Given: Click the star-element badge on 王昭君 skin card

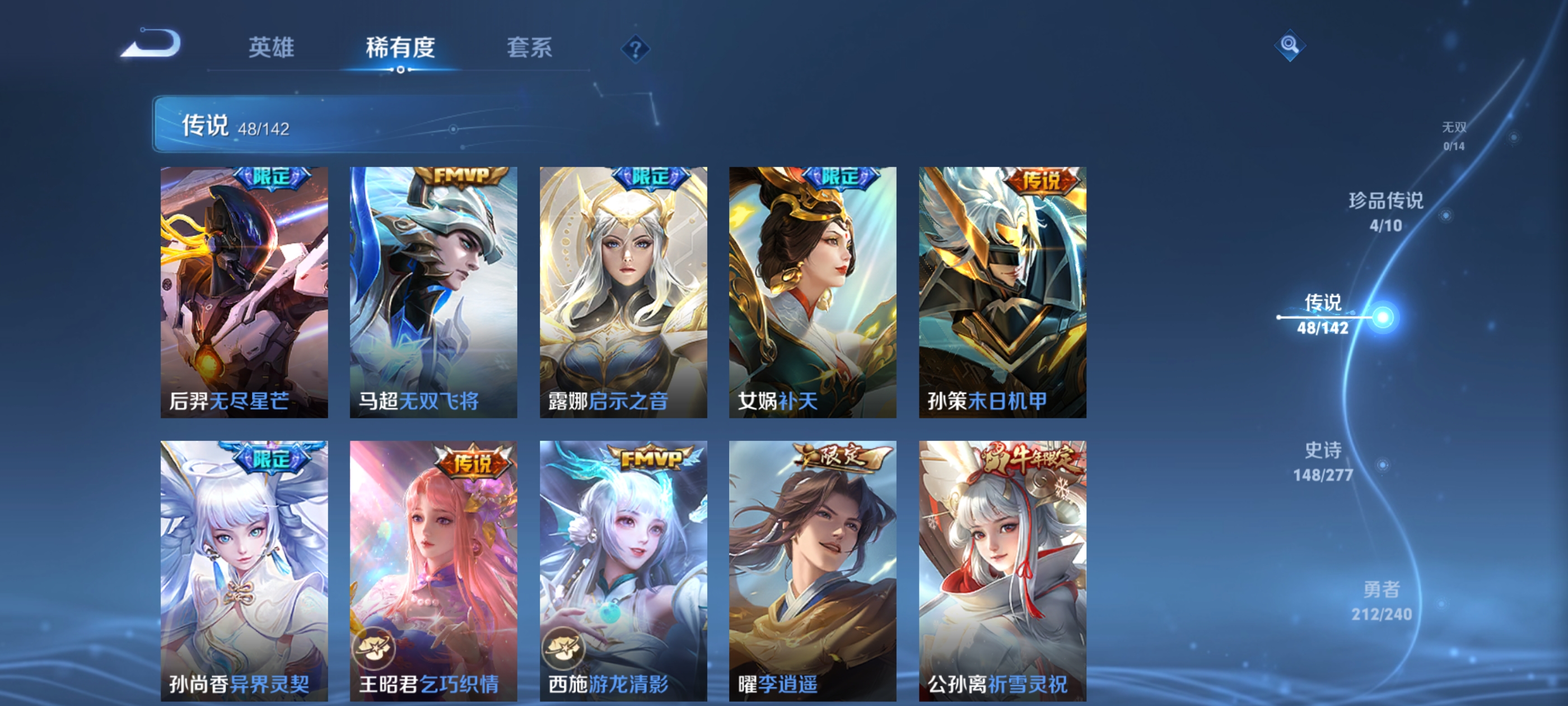Looking at the screenshot, I should coord(373,648).
